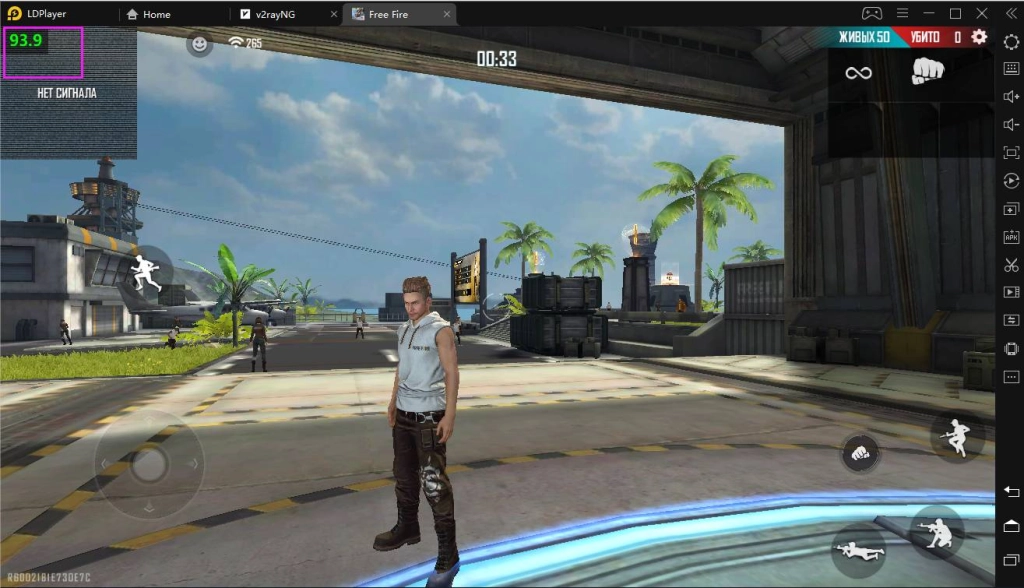This screenshot has width=1024, height=588.
Task: Jump using the jumping figure button
Action: (x=957, y=436)
